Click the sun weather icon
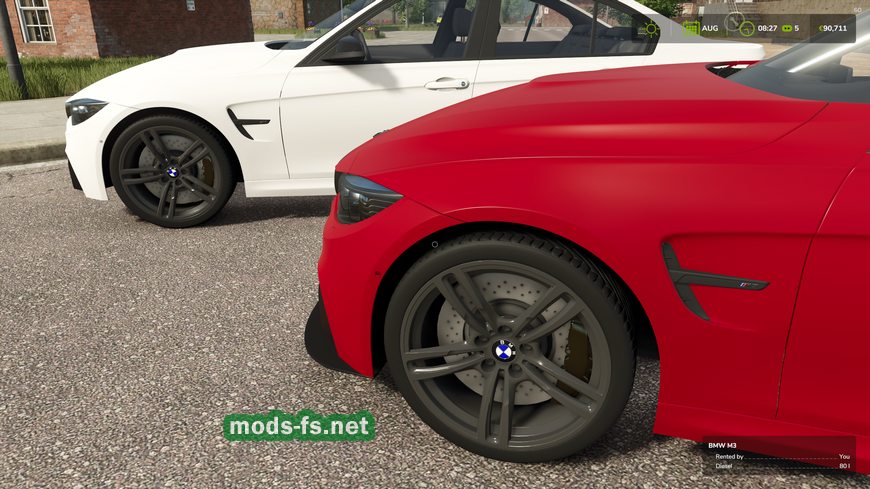Screen dimensions: 870x489 click(651, 28)
